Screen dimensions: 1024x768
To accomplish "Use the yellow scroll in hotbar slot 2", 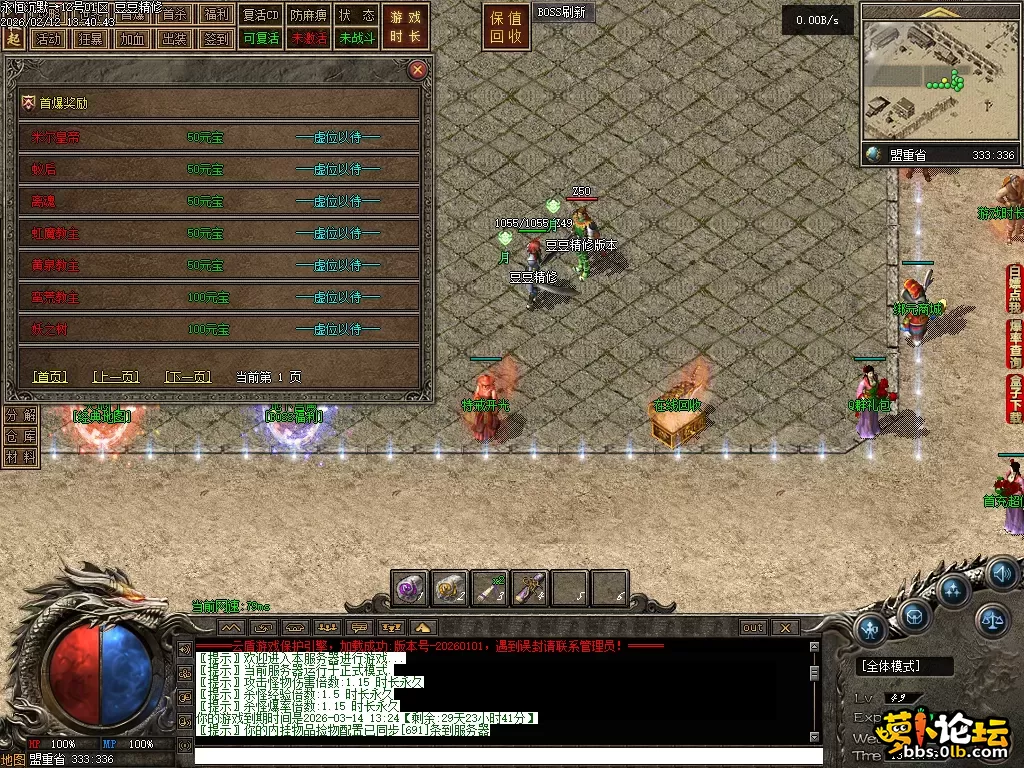I will point(450,589).
